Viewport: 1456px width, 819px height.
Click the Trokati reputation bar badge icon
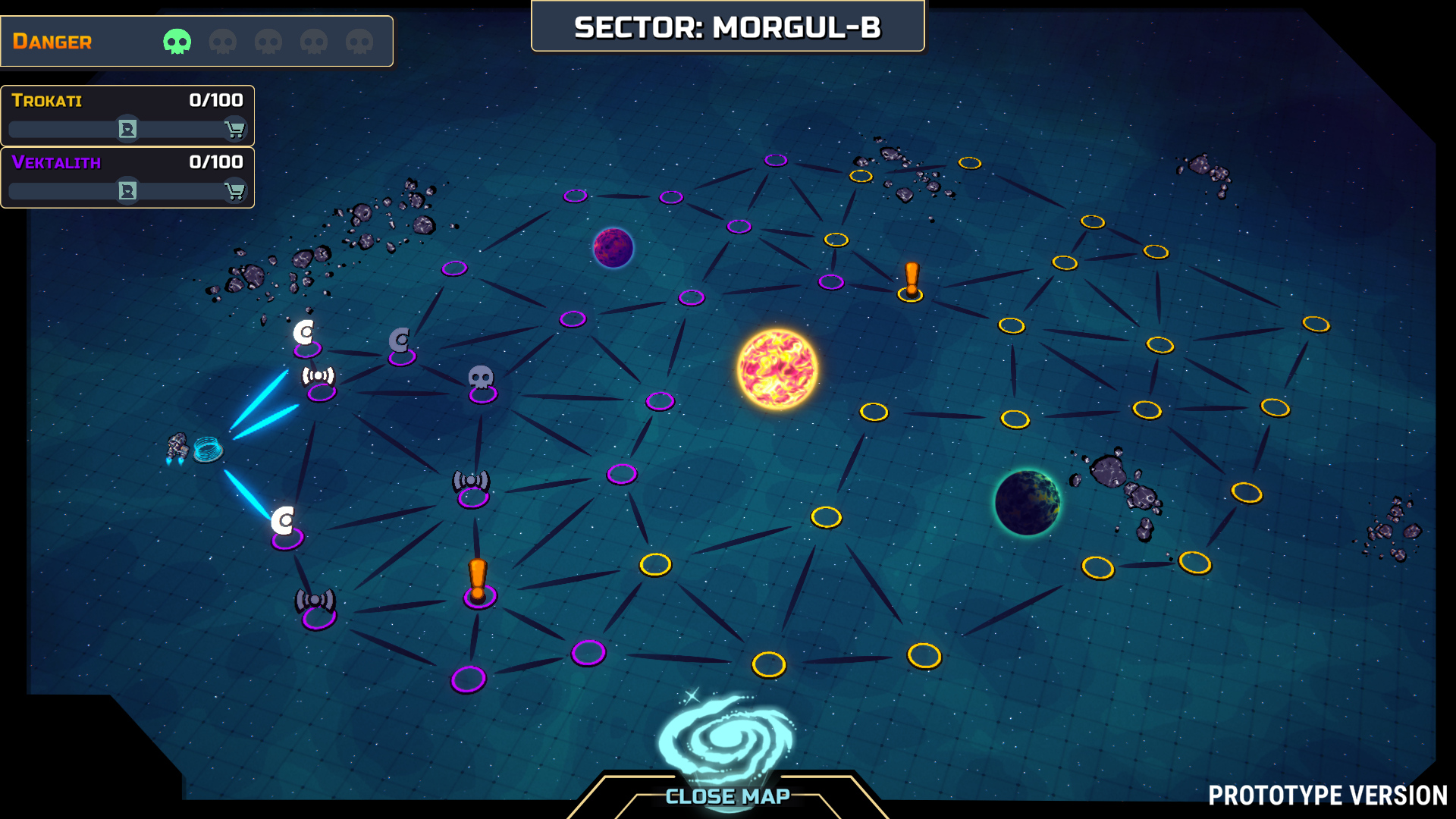(x=127, y=130)
